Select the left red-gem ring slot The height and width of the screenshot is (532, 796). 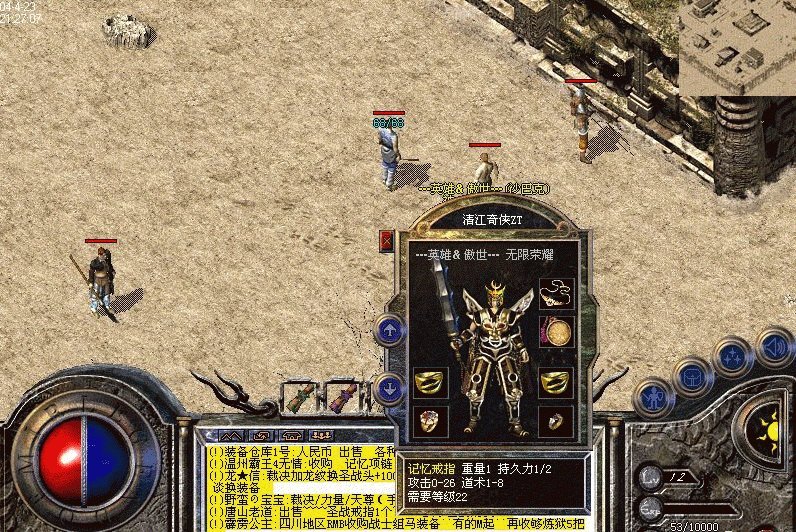coord(430,420)
